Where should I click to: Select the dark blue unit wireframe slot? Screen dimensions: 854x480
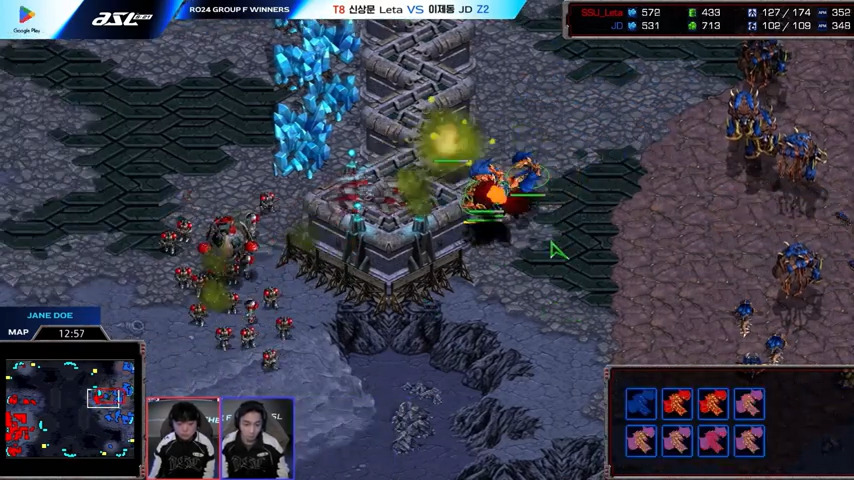tap(641, 403)
